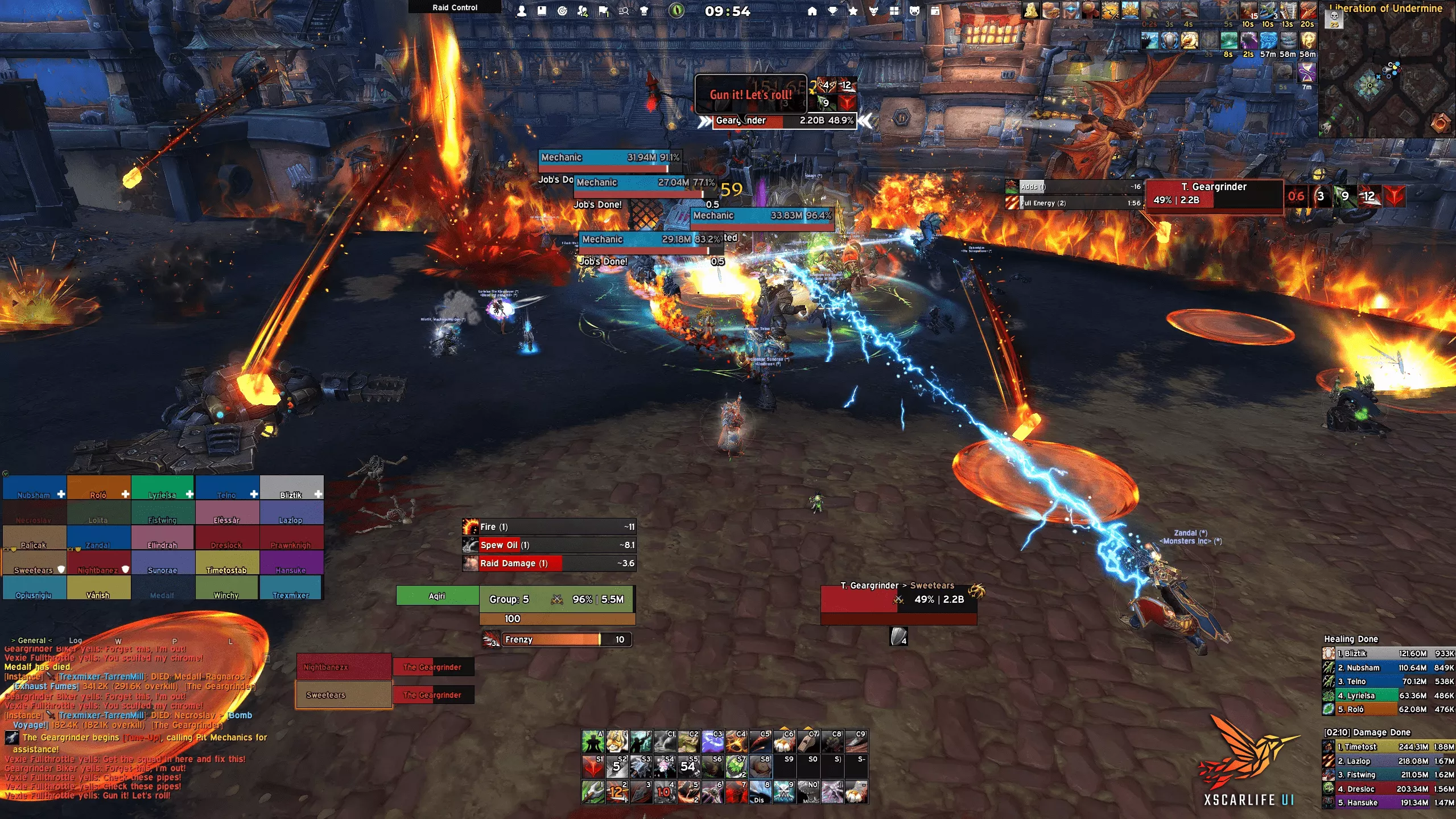
Task: Select Timetostab's raid frame
Action: (227, 563)
